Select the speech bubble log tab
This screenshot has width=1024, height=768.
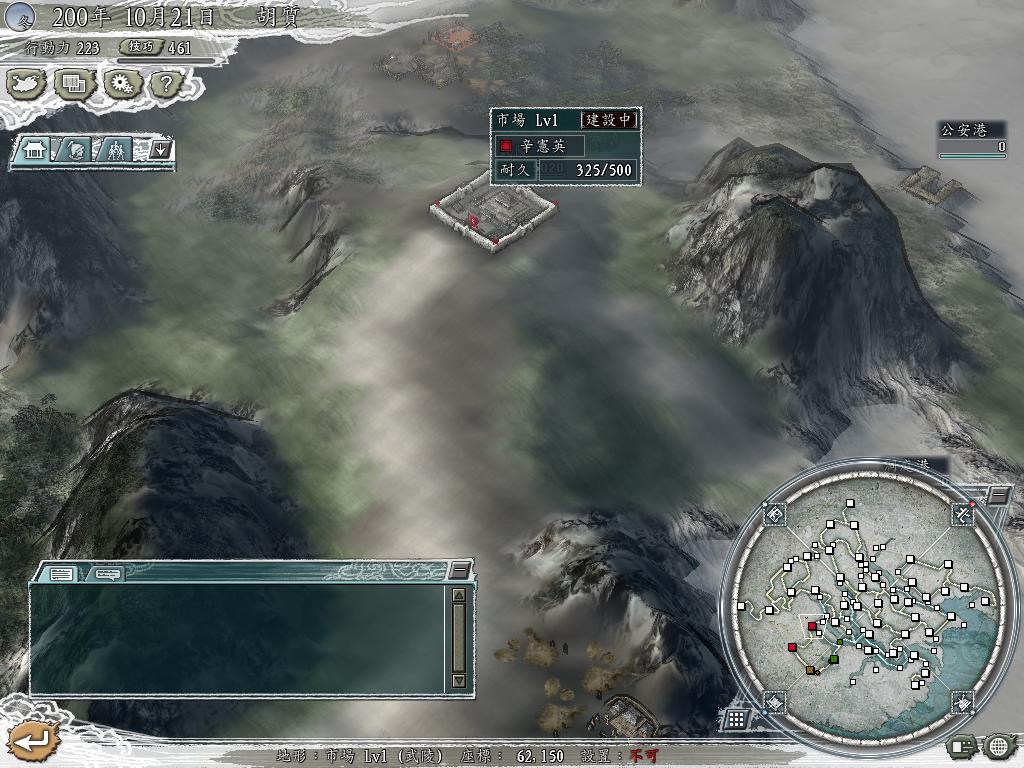(108, 574)
